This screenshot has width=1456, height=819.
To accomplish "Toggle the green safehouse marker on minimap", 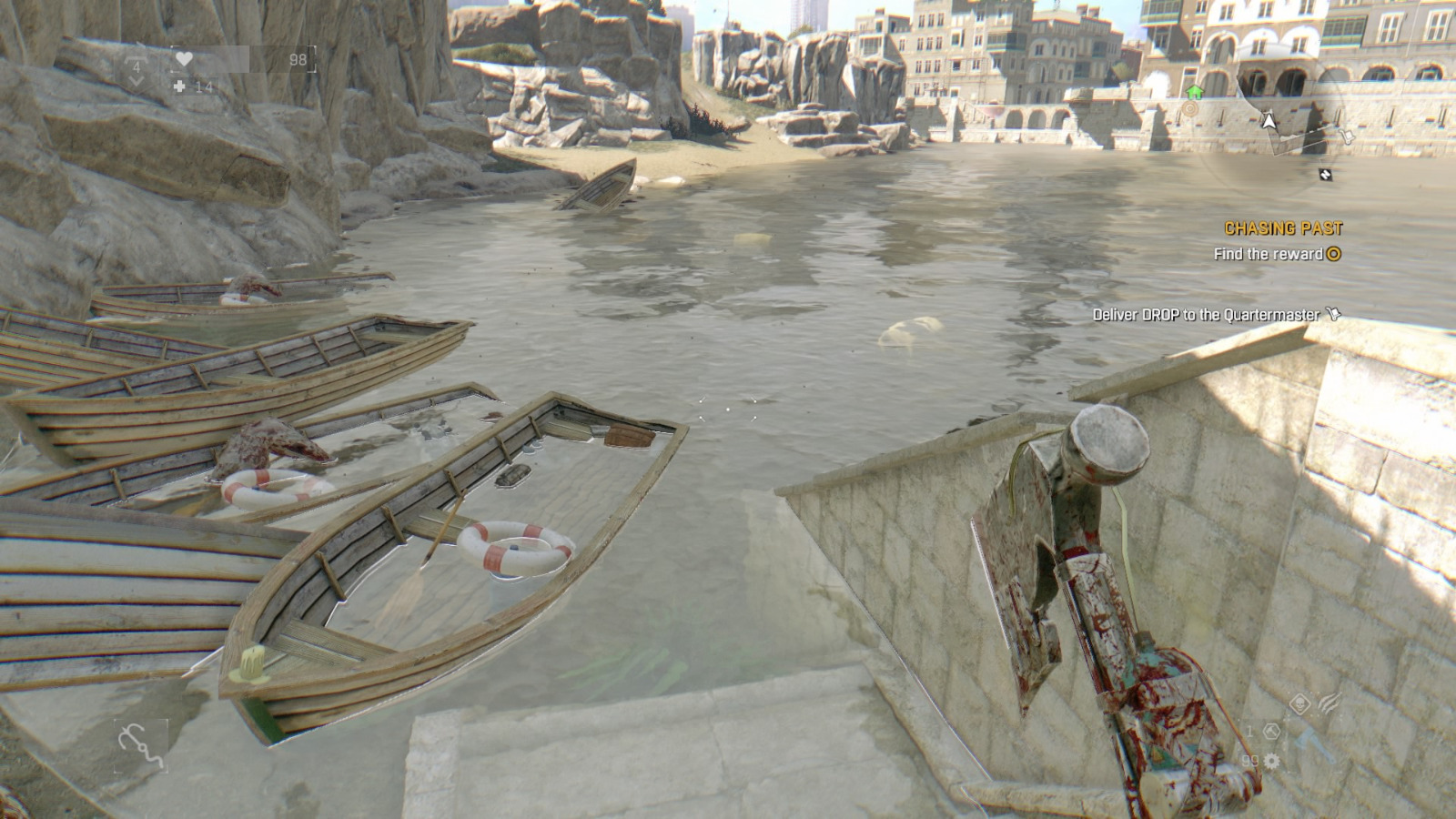I will click(1195, 93).
